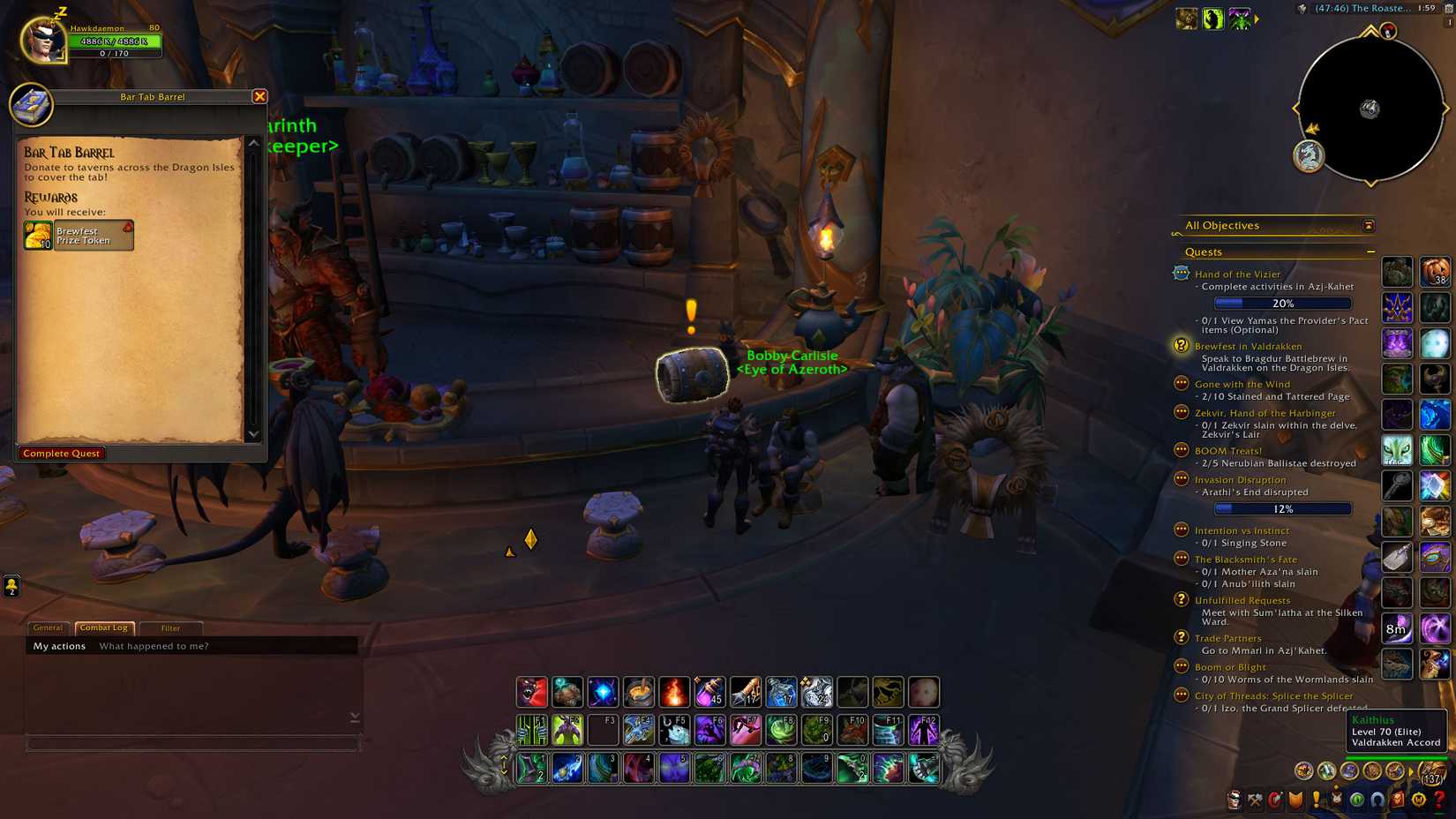
Task: Click the red question mark help icon
Action: (x=1438, y=801)
